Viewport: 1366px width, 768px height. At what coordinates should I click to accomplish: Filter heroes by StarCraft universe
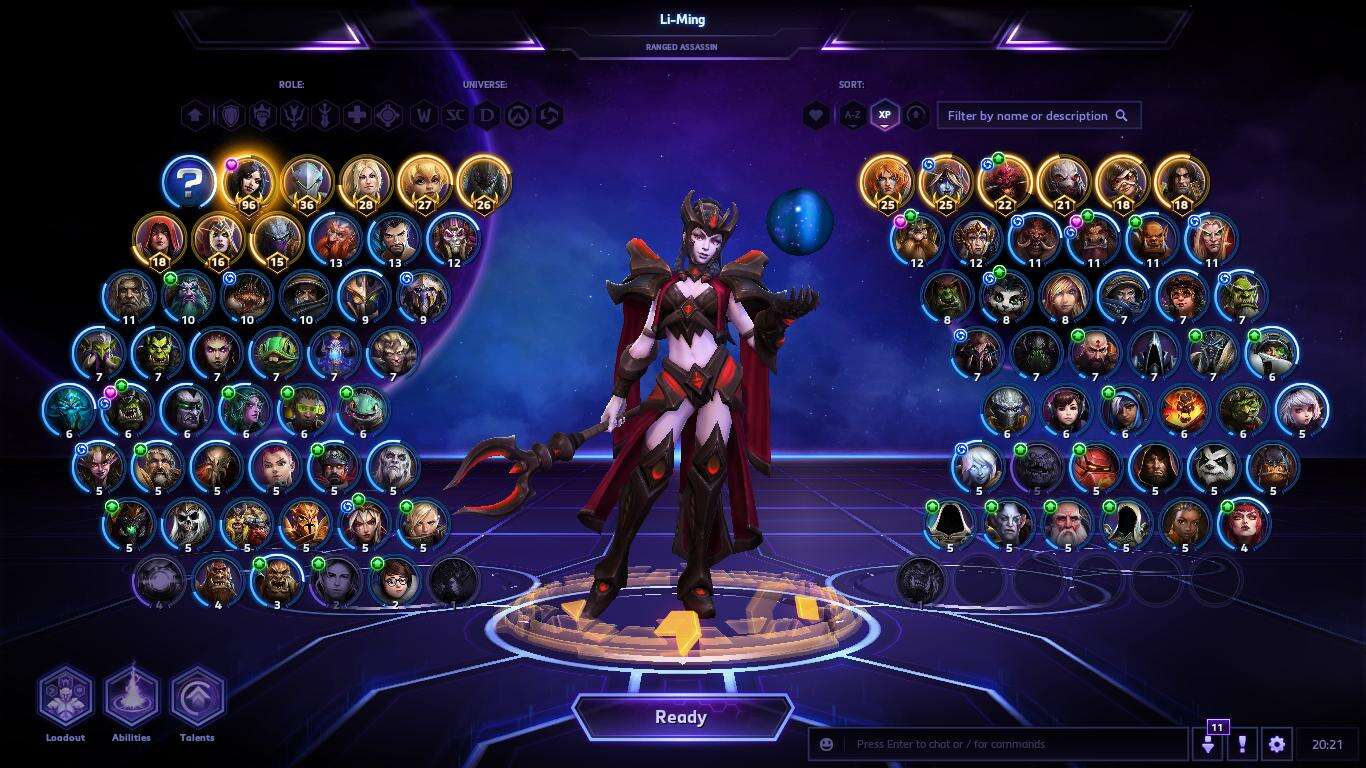tap(455, 116)
